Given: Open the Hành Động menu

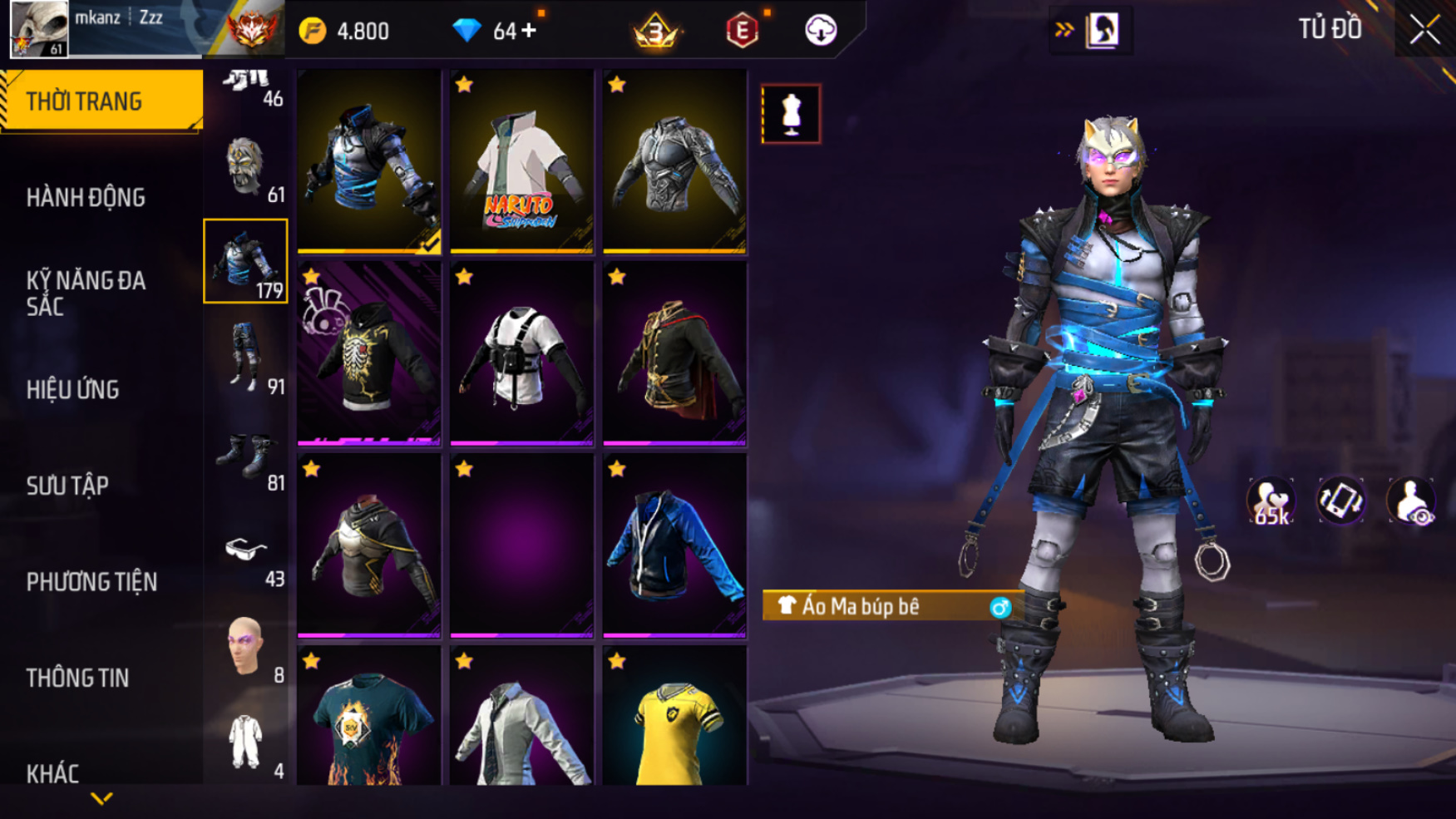Looking at the screenshot, I should [86, 198].
